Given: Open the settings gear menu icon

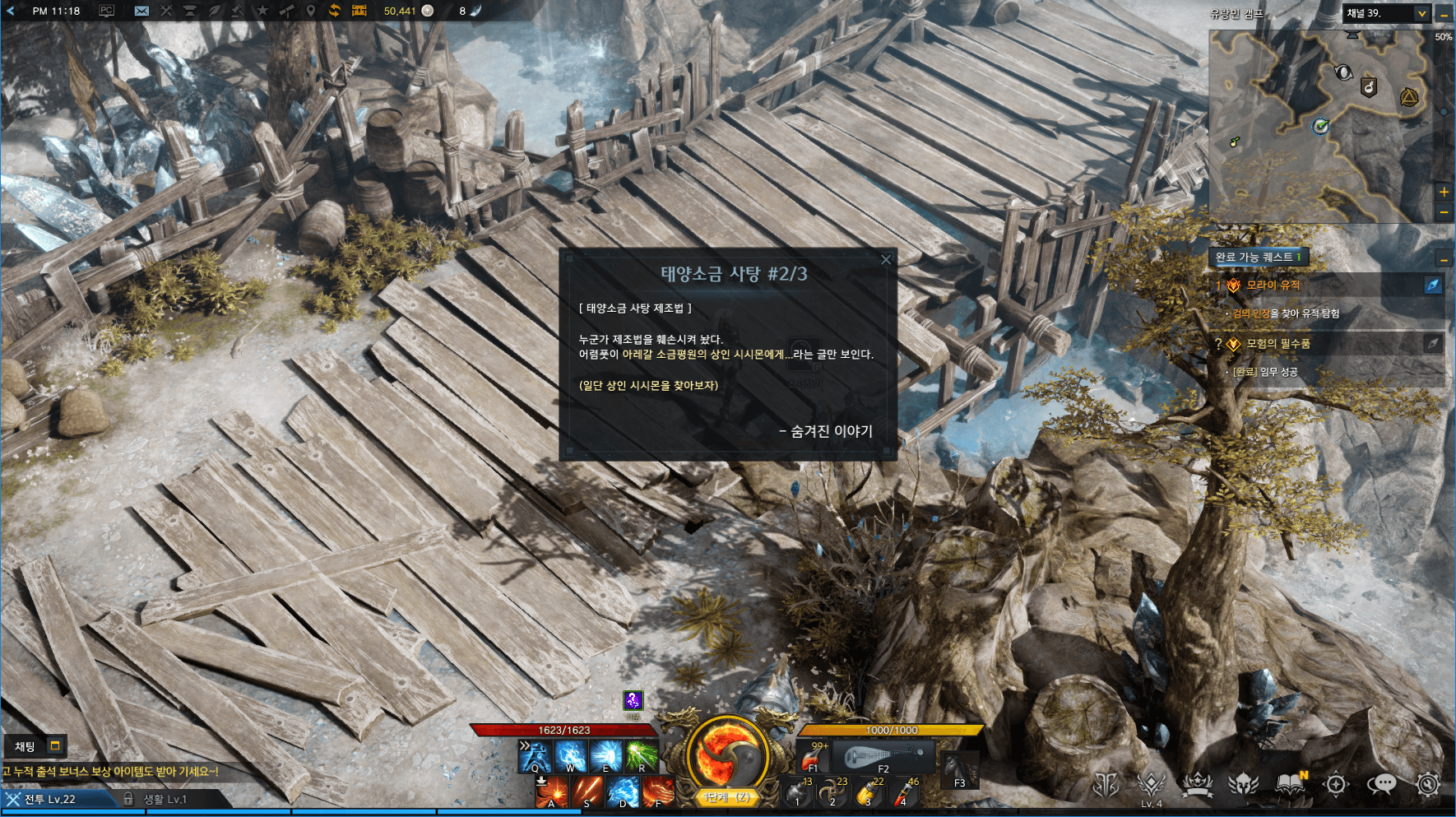Looking at the screenshot, I should click(1427, 784).
